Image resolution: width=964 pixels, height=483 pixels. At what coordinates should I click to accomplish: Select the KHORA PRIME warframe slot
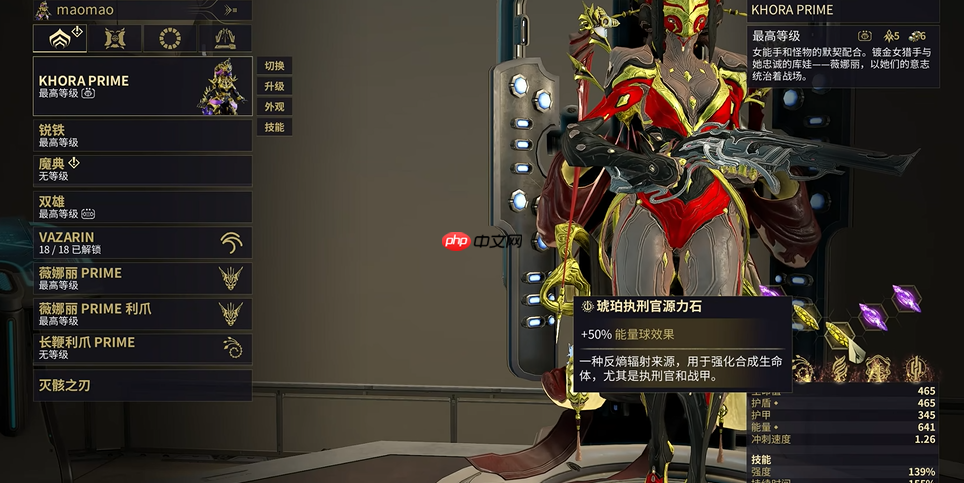tap(142, 86)
